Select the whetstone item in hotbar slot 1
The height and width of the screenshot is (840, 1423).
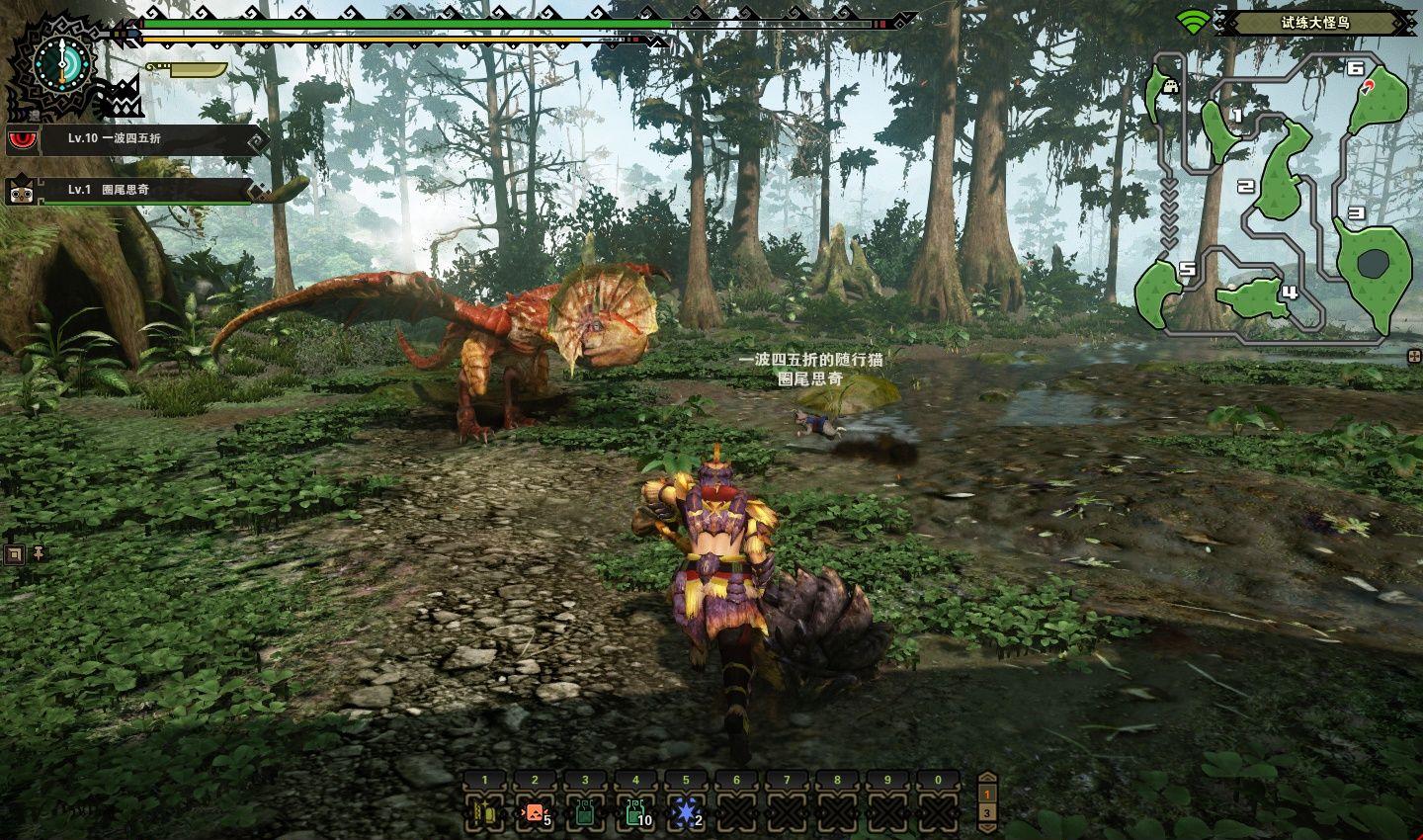click(484, 813)
